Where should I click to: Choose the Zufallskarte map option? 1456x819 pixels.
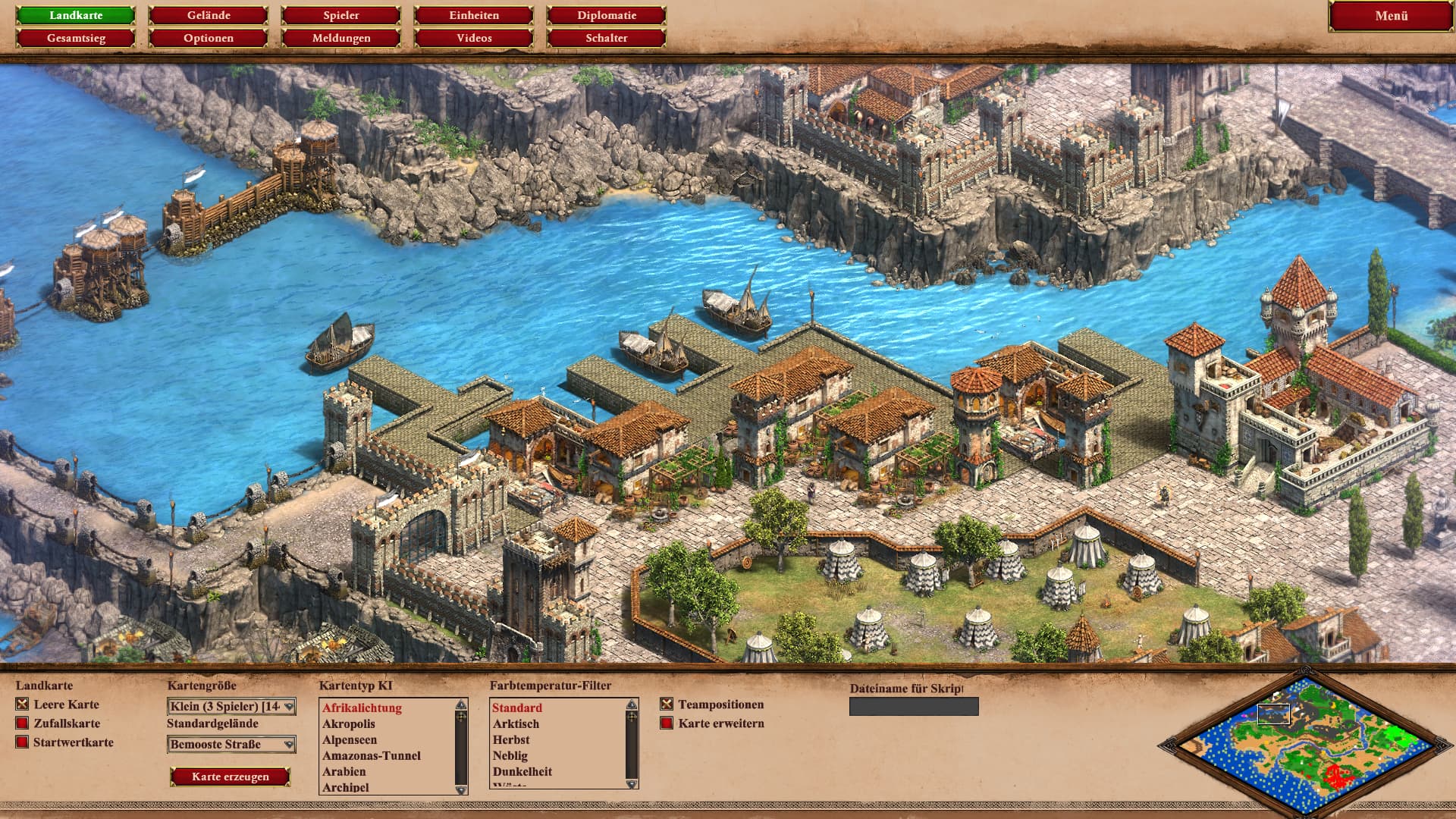tap(23, 723)
